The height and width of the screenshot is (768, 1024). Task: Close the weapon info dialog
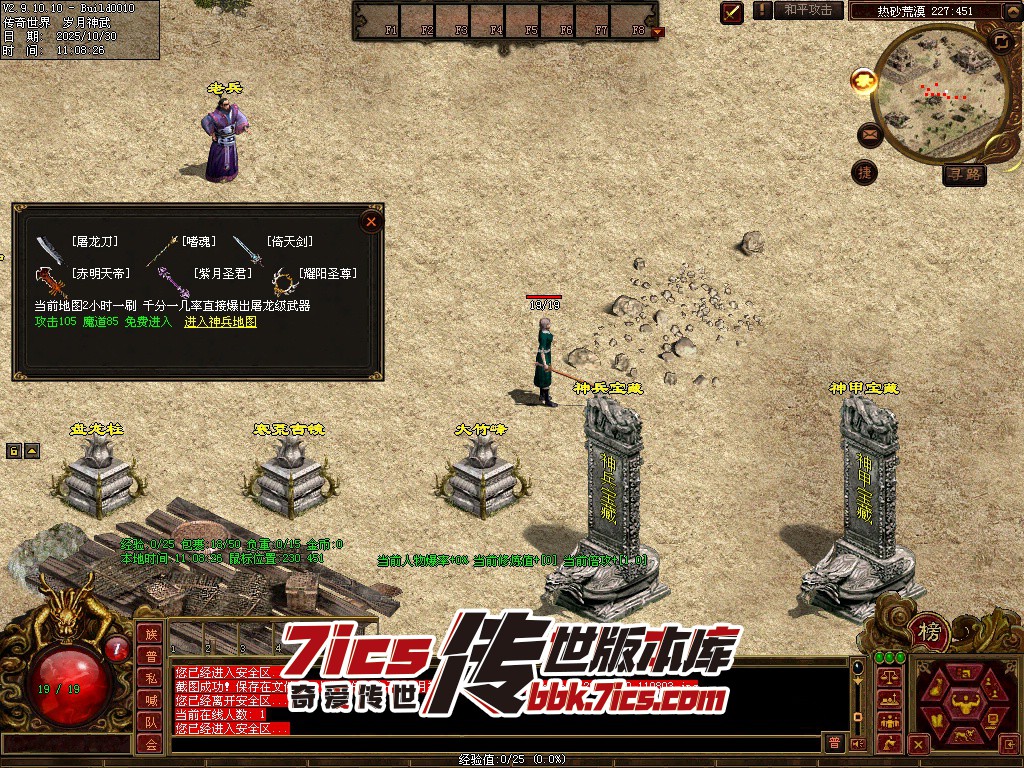pos(371,222)
